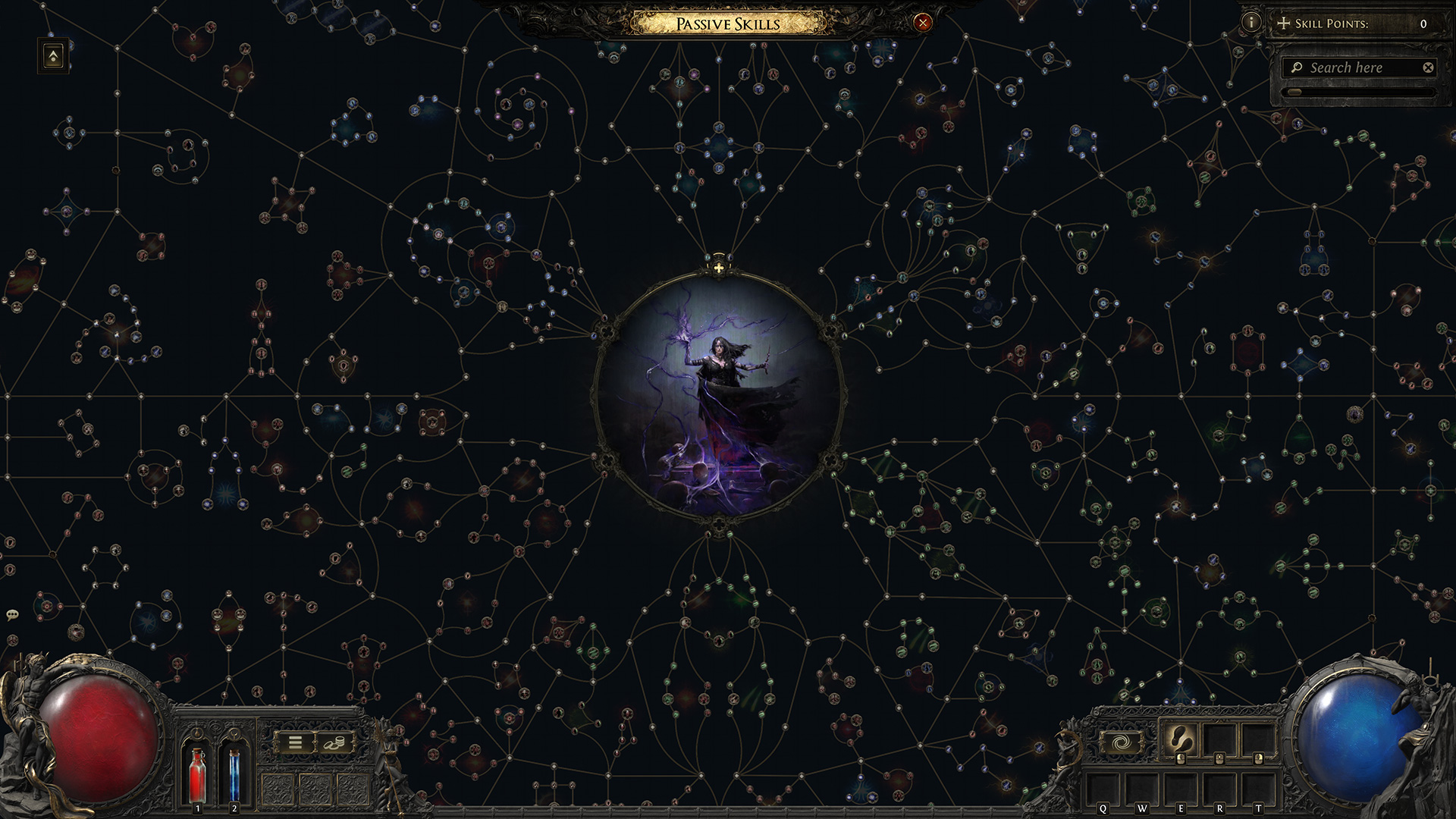The width and height of the screenshot is (1456, 819).
Task: Close the Passive Skills window
Action: pyautogui.click(x=921, y=23)
